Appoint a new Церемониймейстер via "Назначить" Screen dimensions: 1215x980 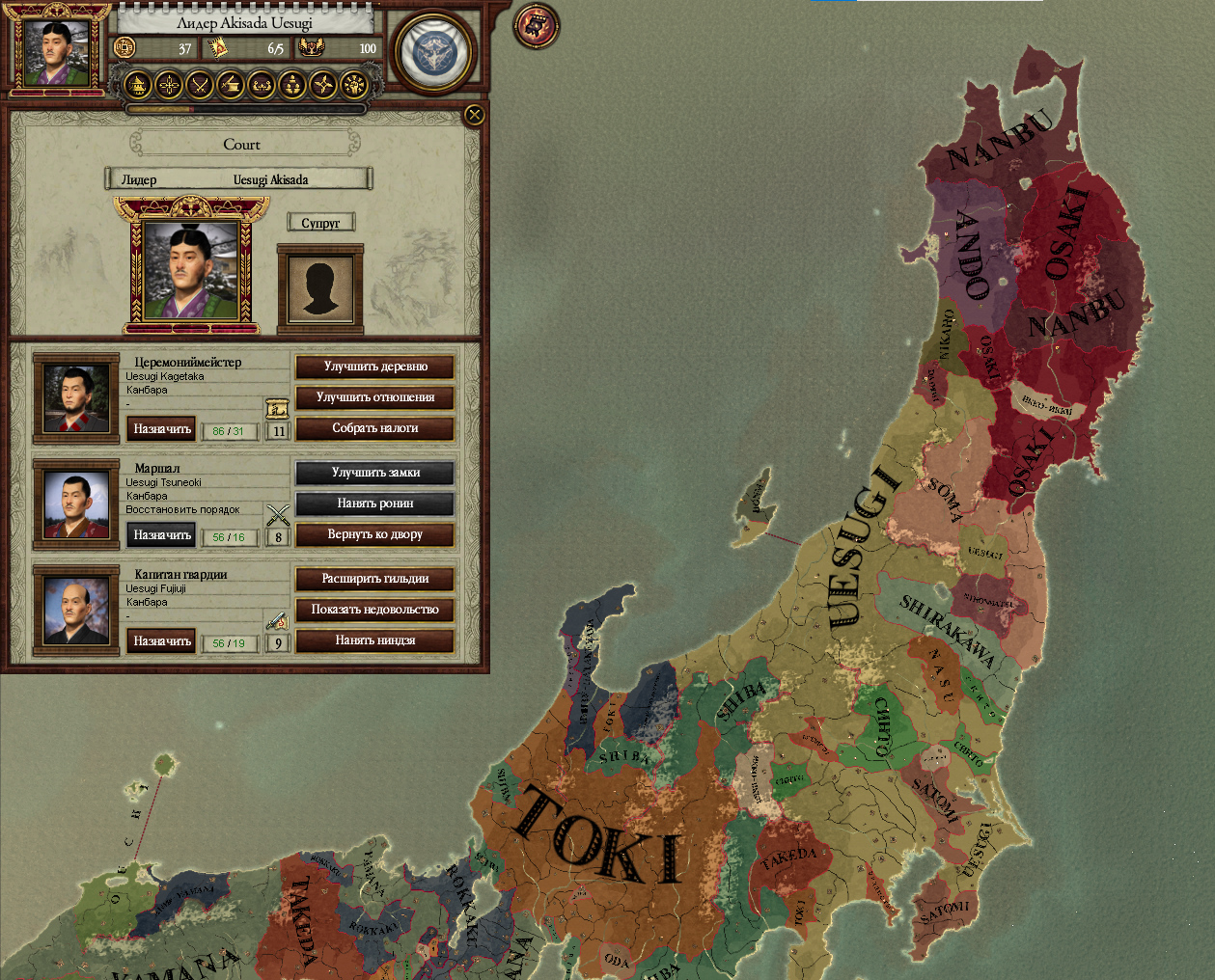coord(162,429)
